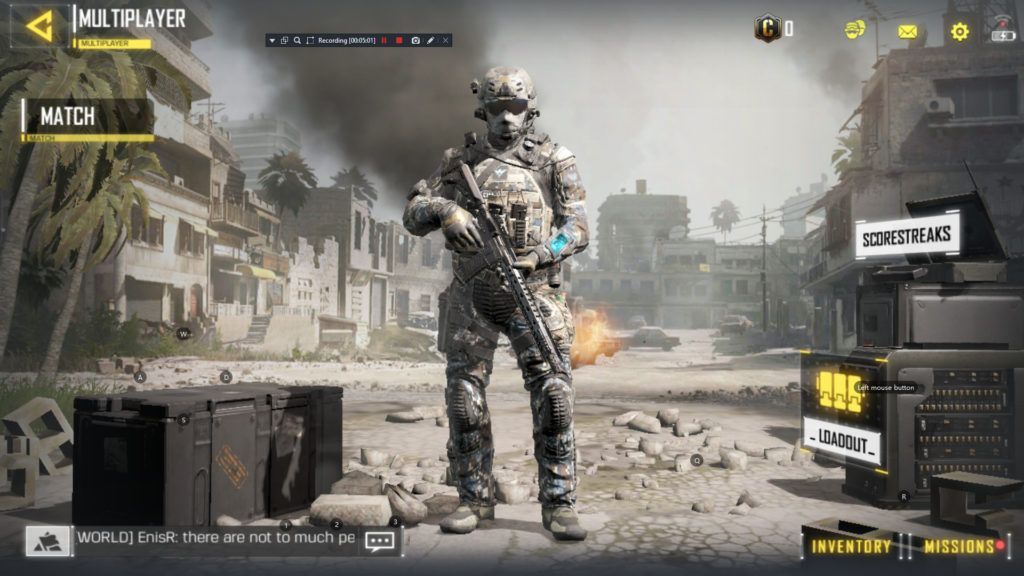Open the Match selection menu
Screen dimensions: 1024x576
pyautogui.click(x=88, y=117)
